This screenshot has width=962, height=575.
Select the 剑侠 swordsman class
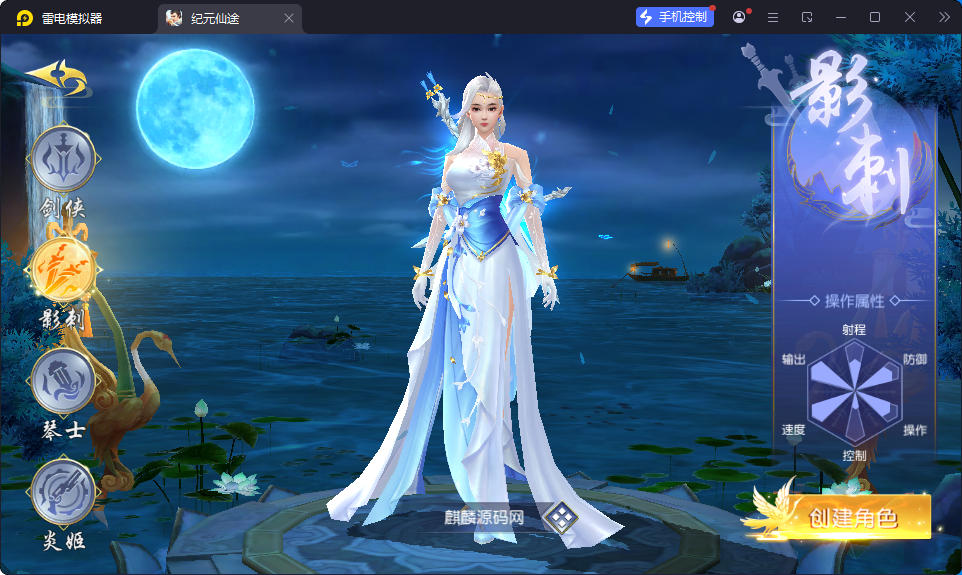[63, 160]
